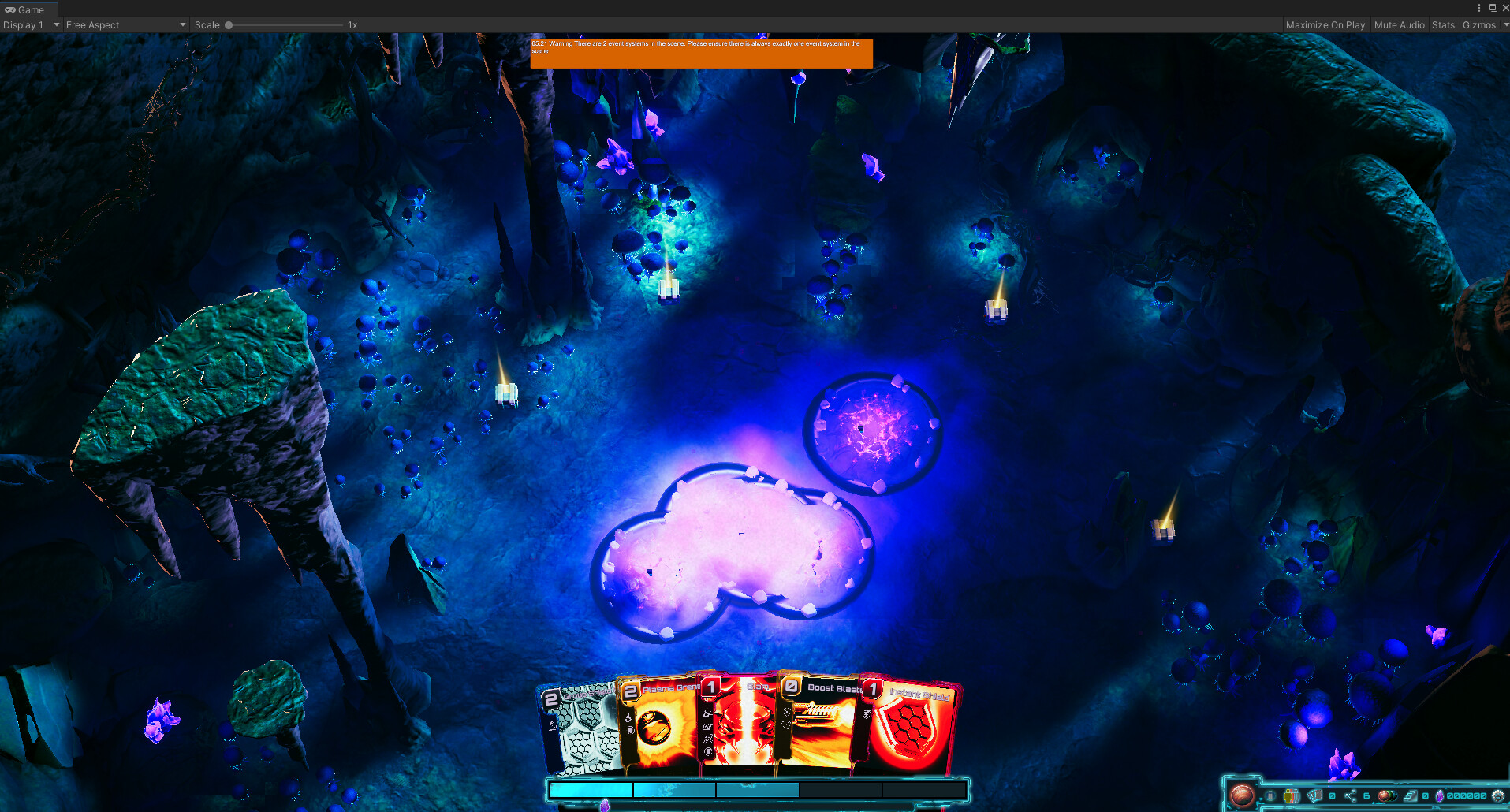Dismiss the event systems warning message

(701, 53)
